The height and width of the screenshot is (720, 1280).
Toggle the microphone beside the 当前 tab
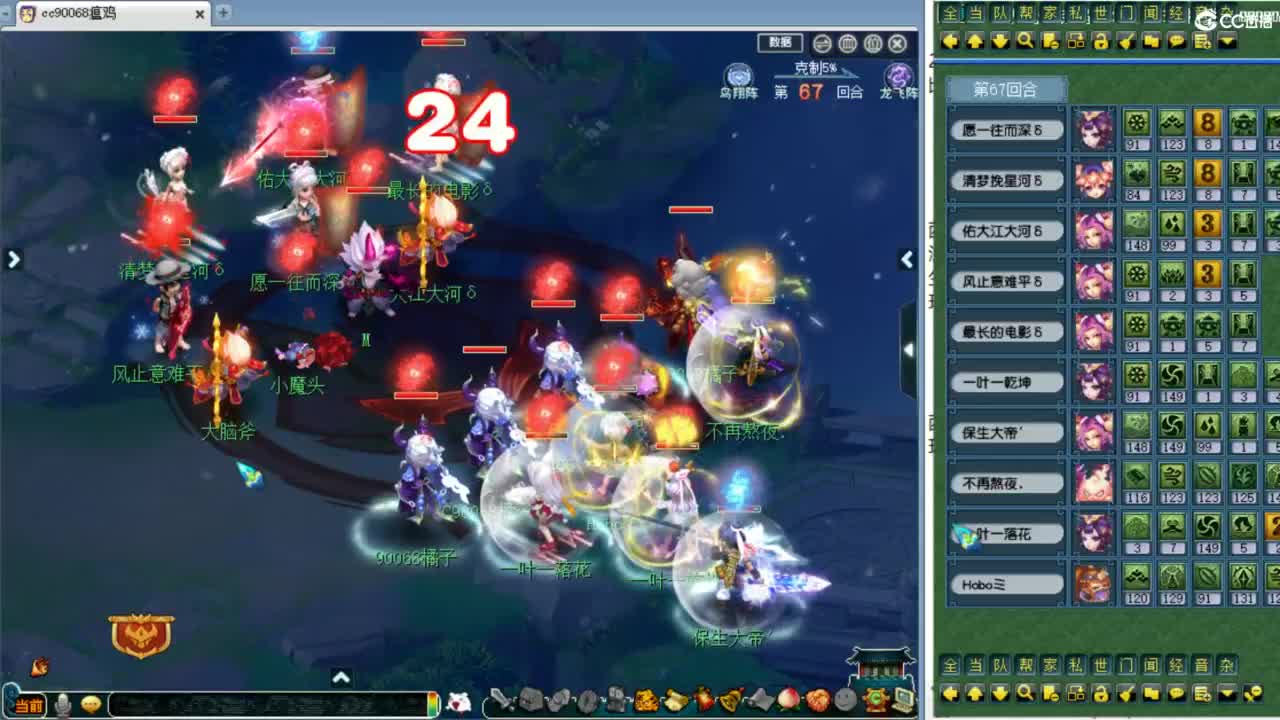click(61, 703)
